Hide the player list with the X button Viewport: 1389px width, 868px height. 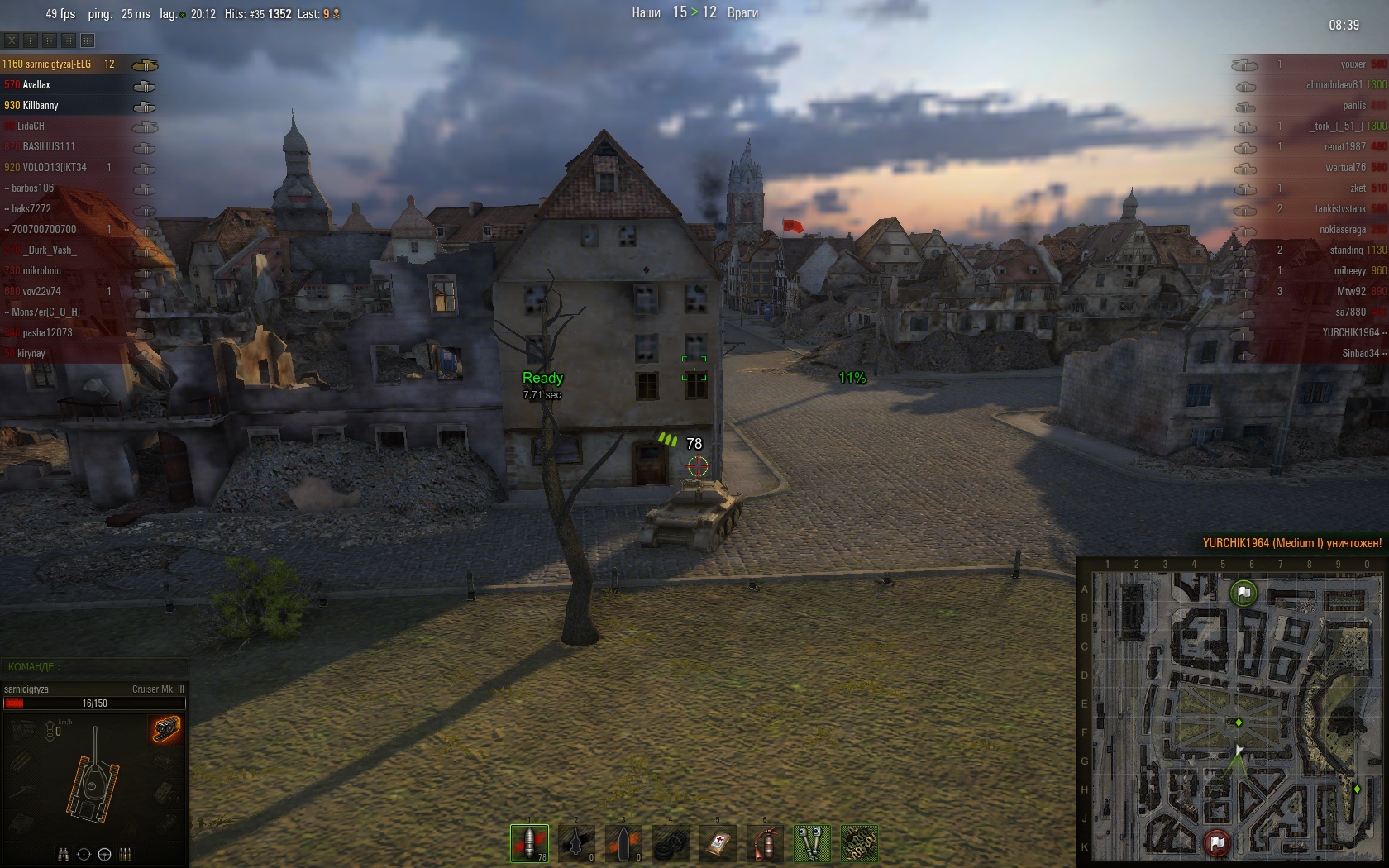click(x=12, y=41)
